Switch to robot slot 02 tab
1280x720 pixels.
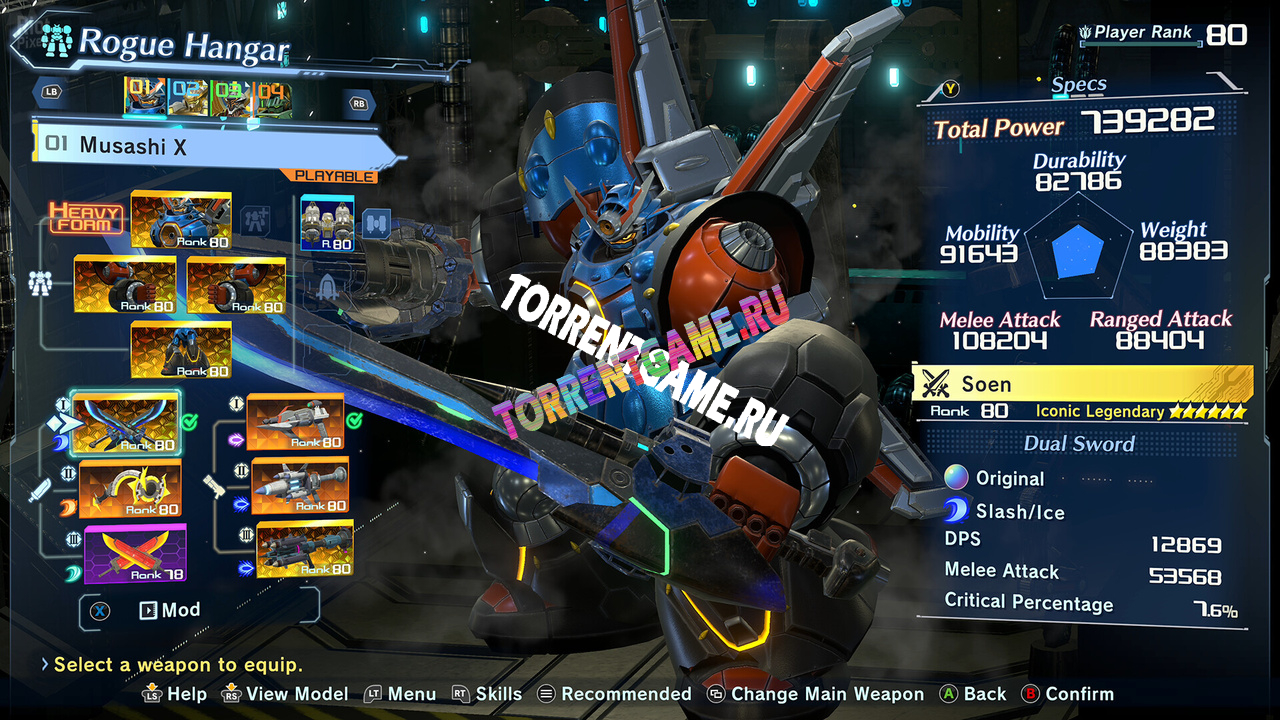pos(188,97)
